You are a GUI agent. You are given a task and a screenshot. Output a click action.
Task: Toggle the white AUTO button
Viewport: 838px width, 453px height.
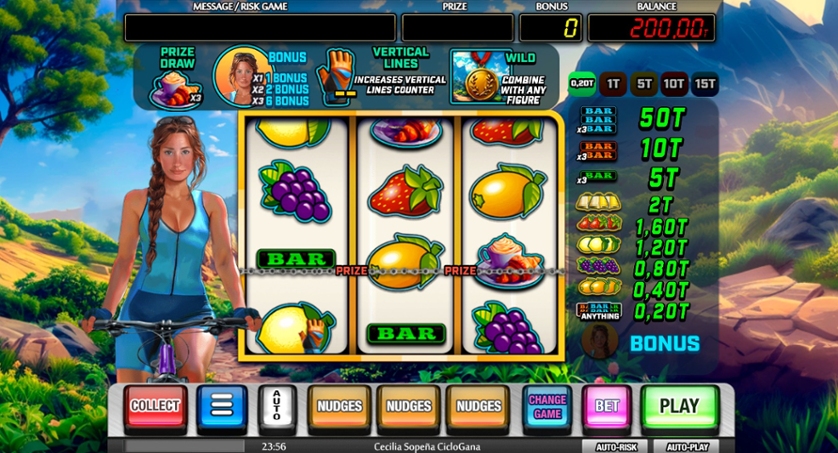[277, 407]
